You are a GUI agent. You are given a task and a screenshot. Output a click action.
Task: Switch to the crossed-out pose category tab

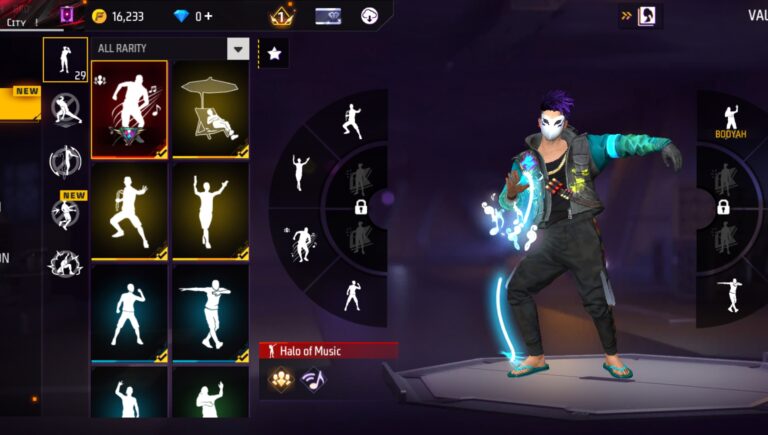coord(65,109)
